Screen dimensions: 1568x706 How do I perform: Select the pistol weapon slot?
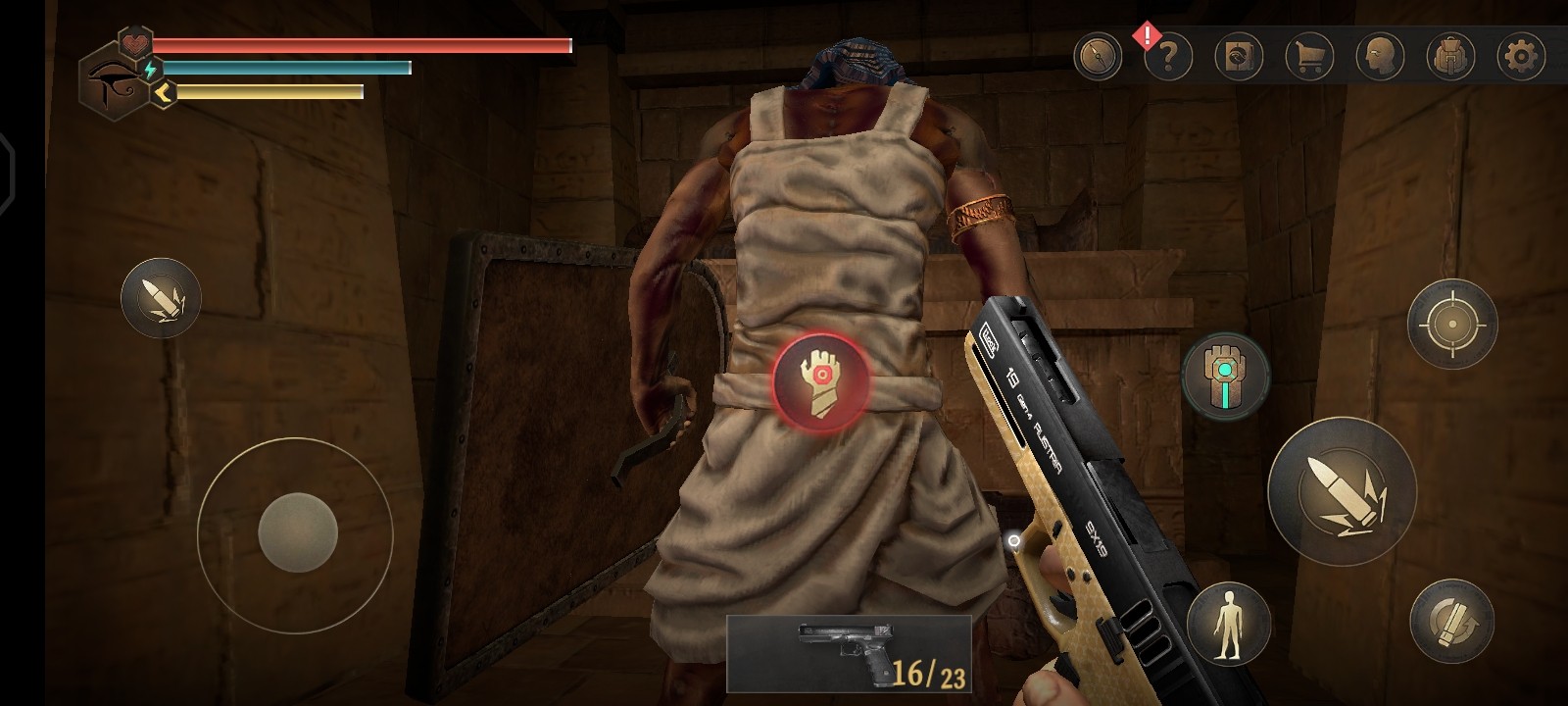coord(849,653)
